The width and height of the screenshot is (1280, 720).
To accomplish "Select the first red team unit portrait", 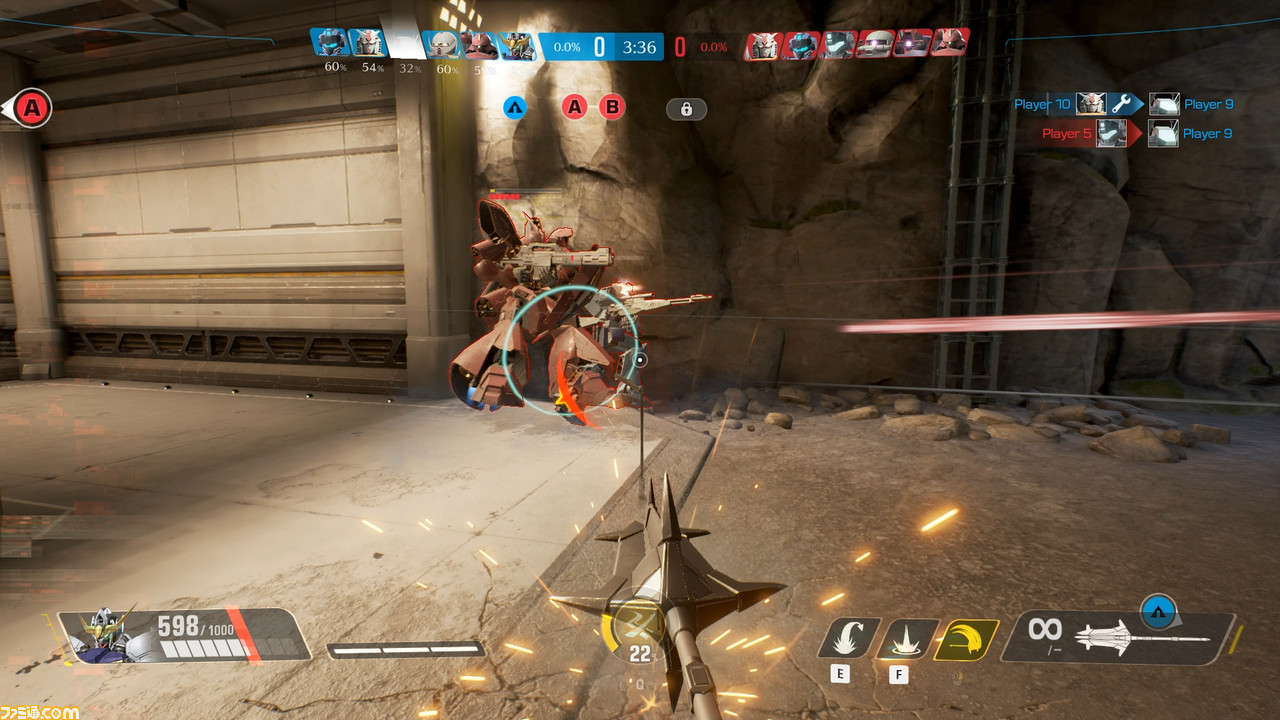I will click(762, 45).
